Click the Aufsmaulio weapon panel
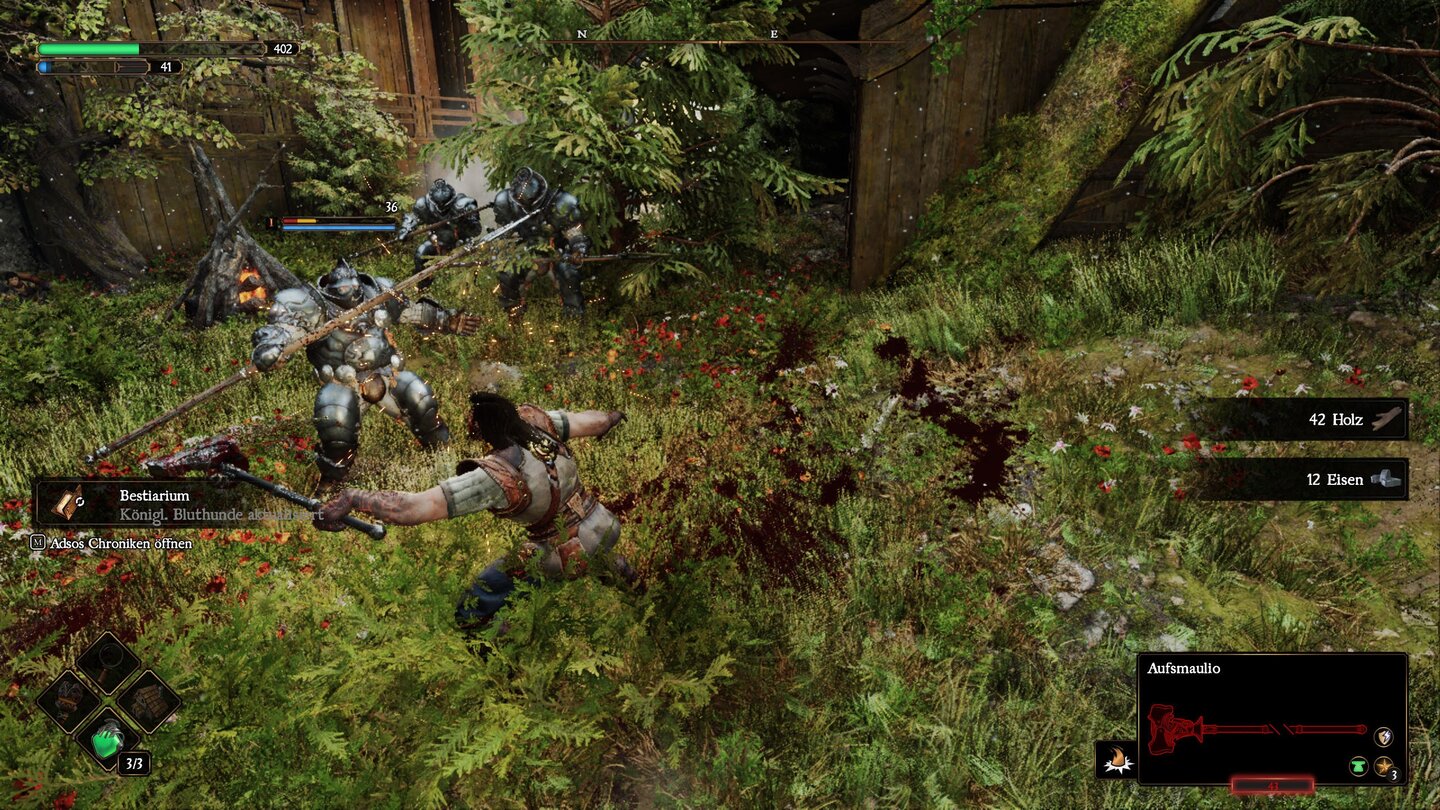 pos(1272,718)
